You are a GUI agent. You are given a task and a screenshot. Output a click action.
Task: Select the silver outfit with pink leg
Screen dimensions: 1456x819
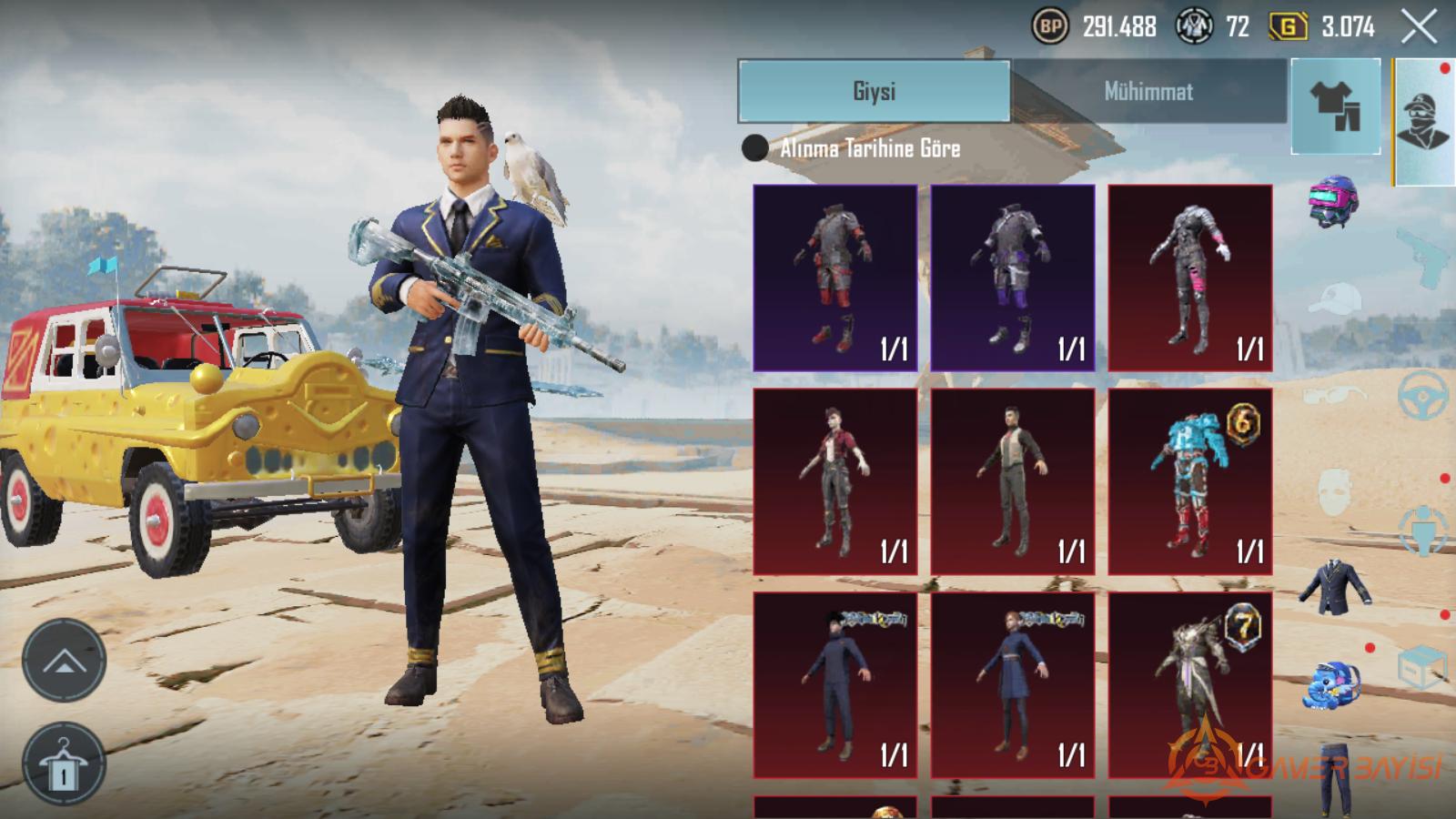click(x=1190, y=278)
